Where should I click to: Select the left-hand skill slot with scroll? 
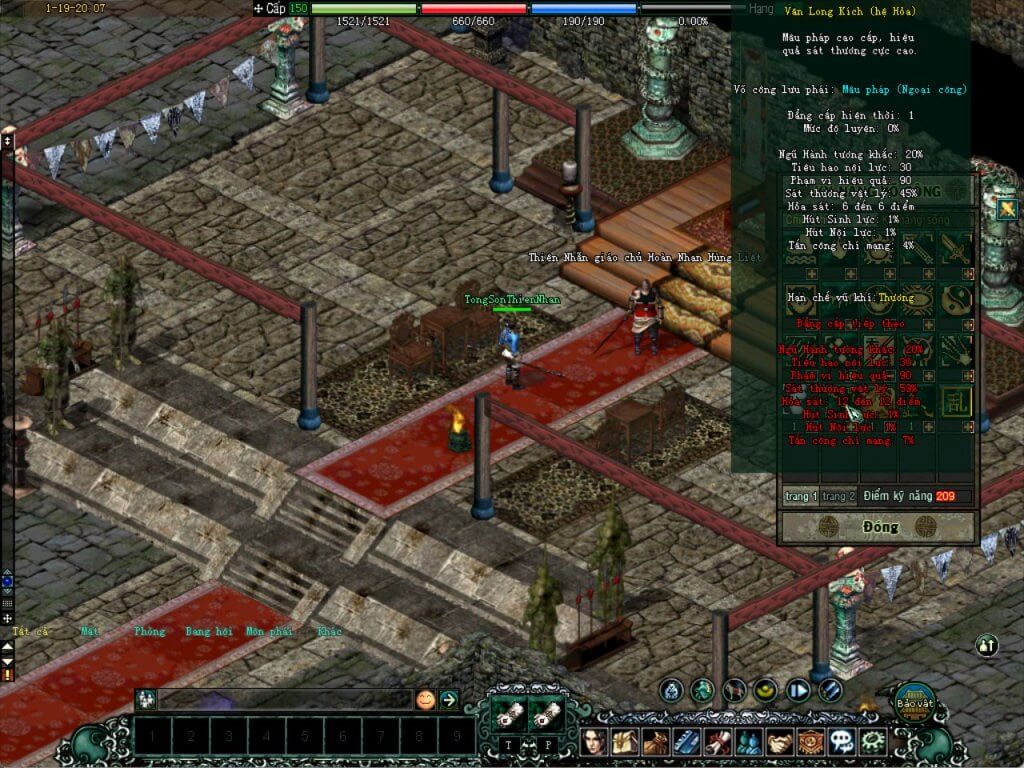(509, 713)
